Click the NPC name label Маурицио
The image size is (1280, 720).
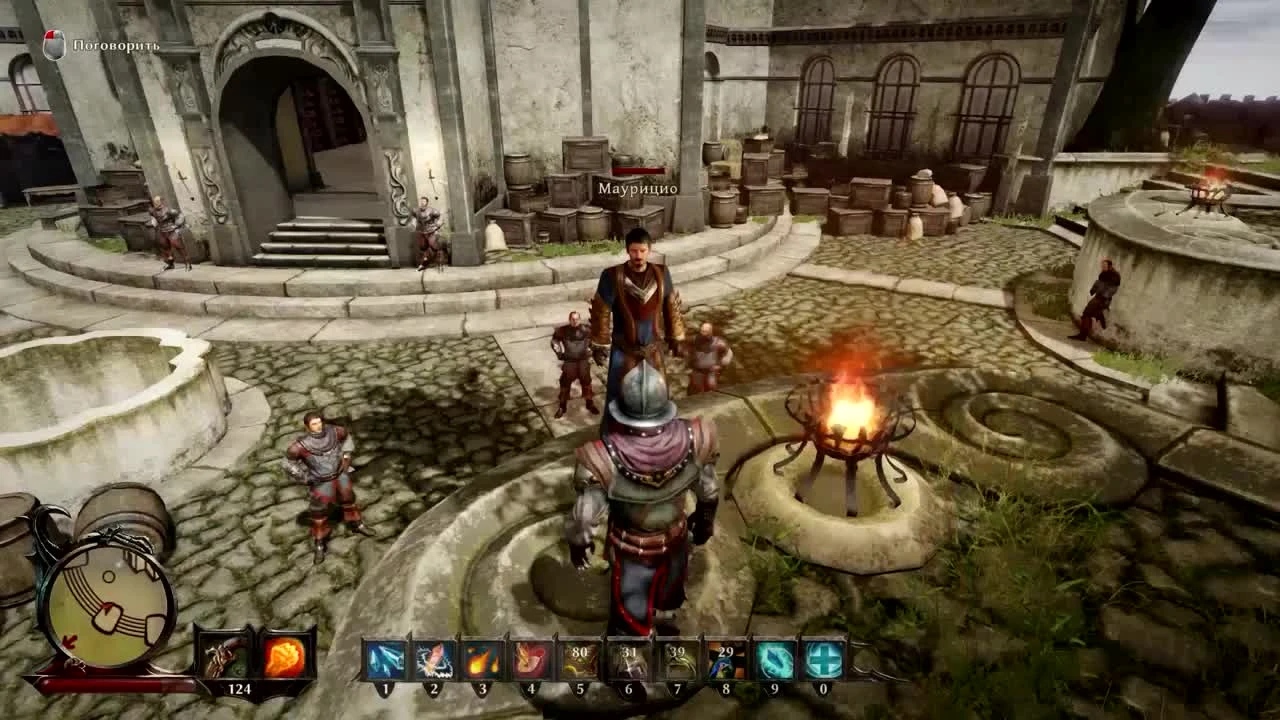637,186
